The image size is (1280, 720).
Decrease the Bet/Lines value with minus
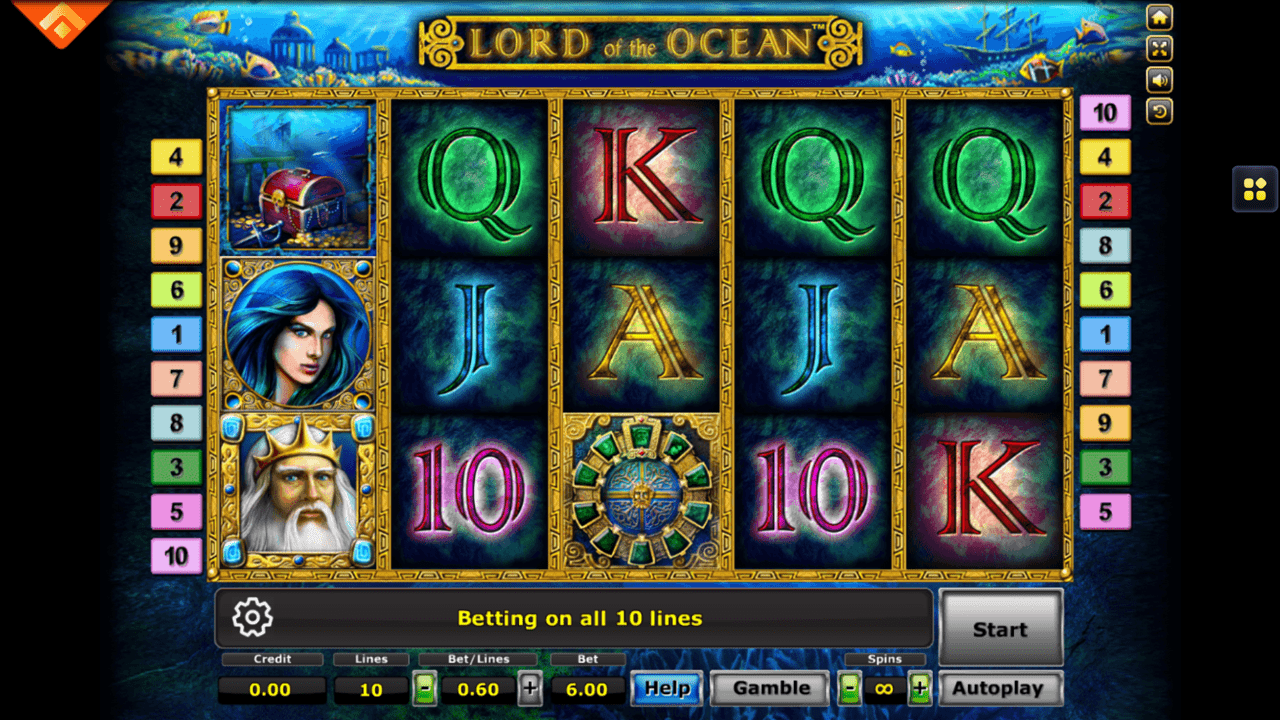[x=424, y=688]
